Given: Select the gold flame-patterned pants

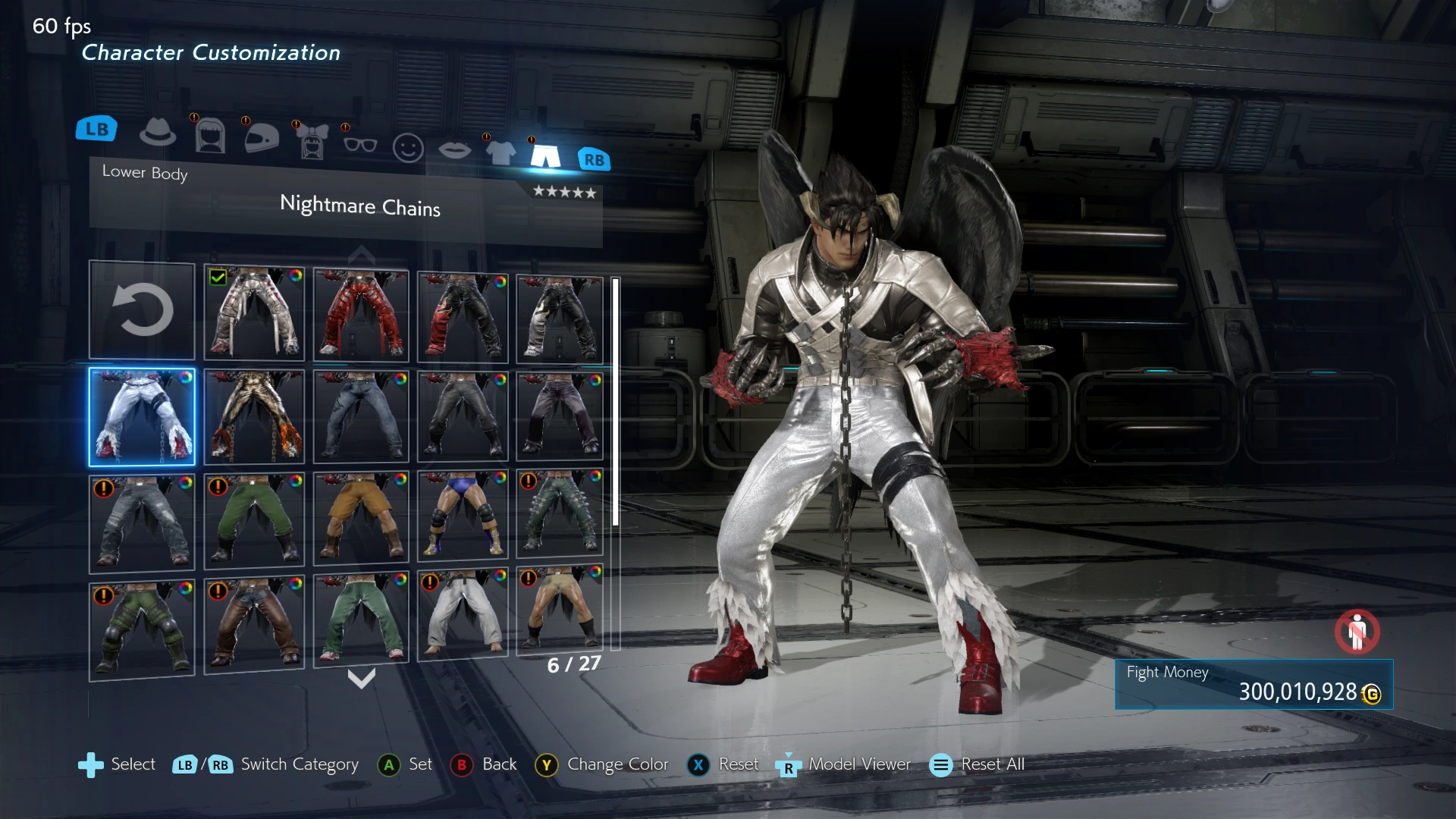Looking at the screenshot, I should (254, 416).
